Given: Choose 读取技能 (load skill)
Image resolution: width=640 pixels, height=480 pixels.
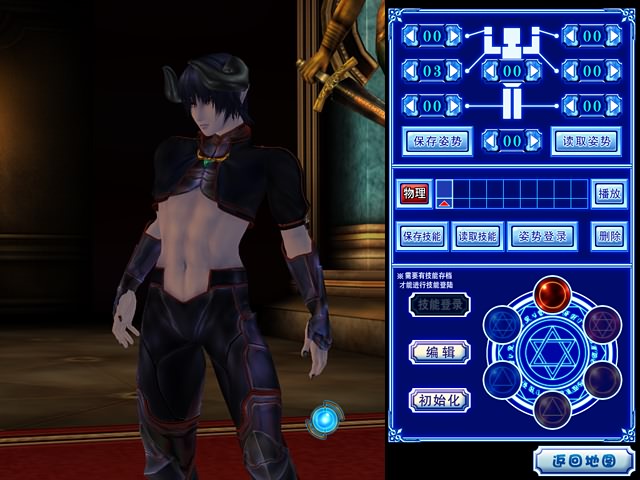Looking at the screenshot, I should 478,237.
